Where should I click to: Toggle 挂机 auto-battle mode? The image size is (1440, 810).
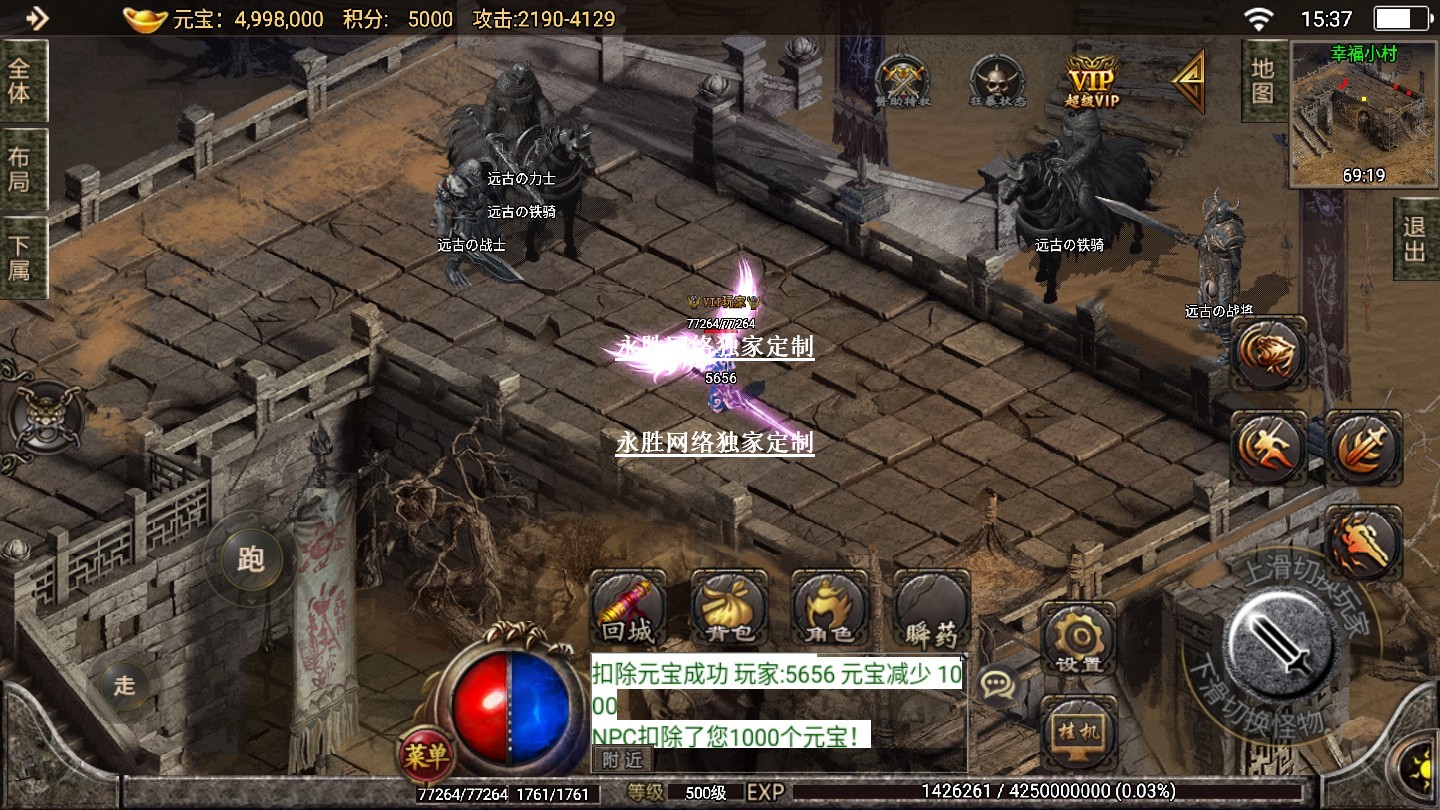pos(1078,730)
